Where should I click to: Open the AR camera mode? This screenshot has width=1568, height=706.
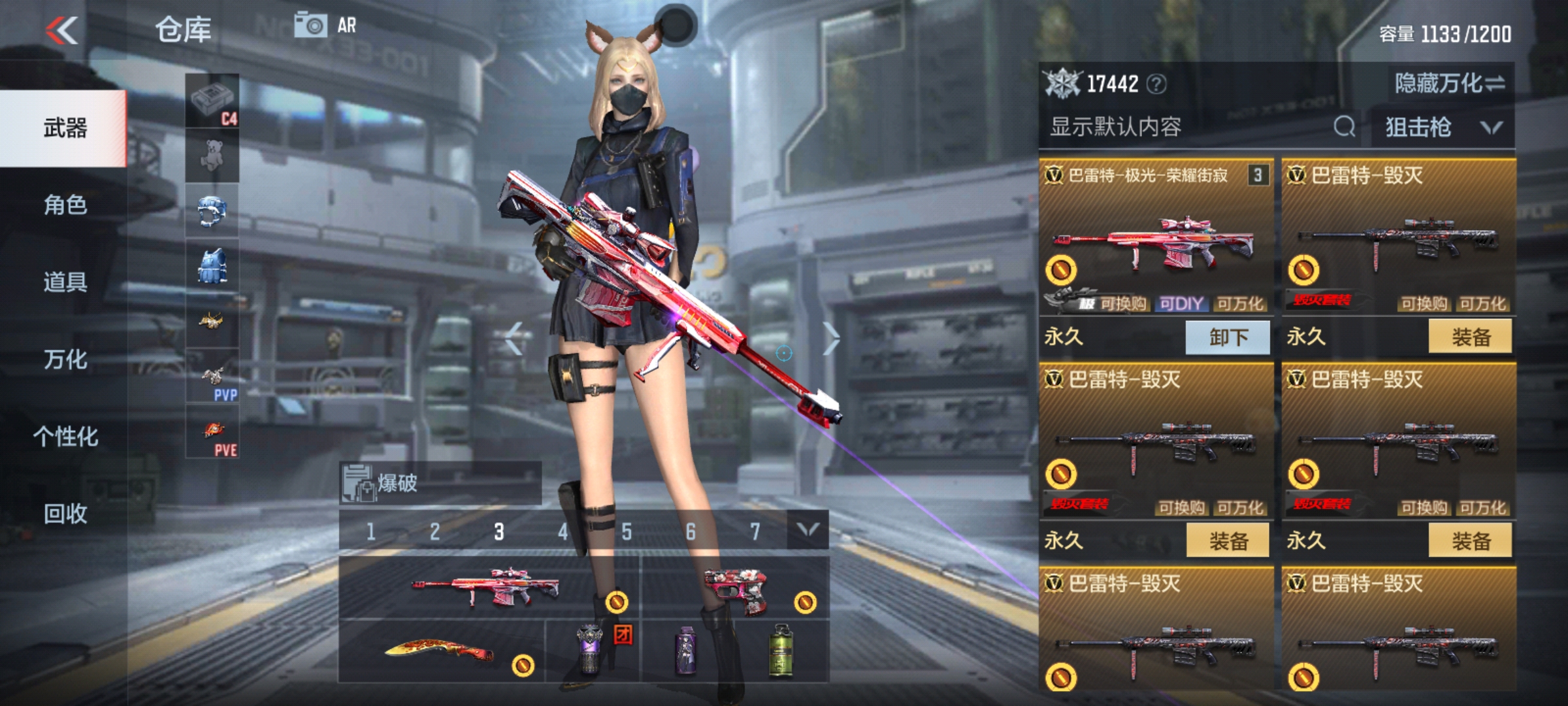click(325, 25)
